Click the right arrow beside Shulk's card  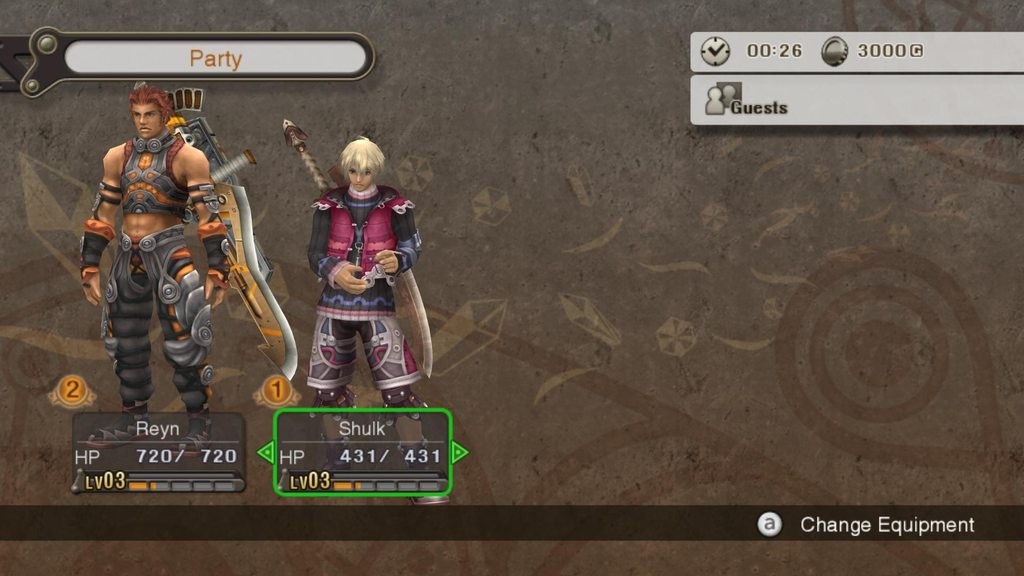pos(460,453)
